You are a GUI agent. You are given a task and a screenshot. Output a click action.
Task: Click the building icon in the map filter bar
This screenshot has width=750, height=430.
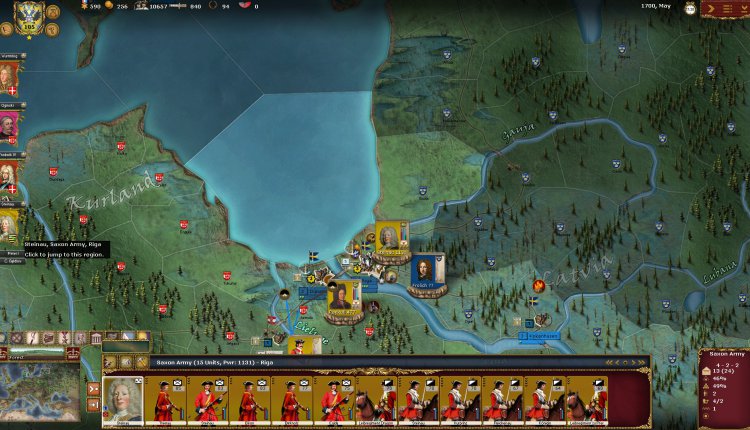tap(95, 339)
